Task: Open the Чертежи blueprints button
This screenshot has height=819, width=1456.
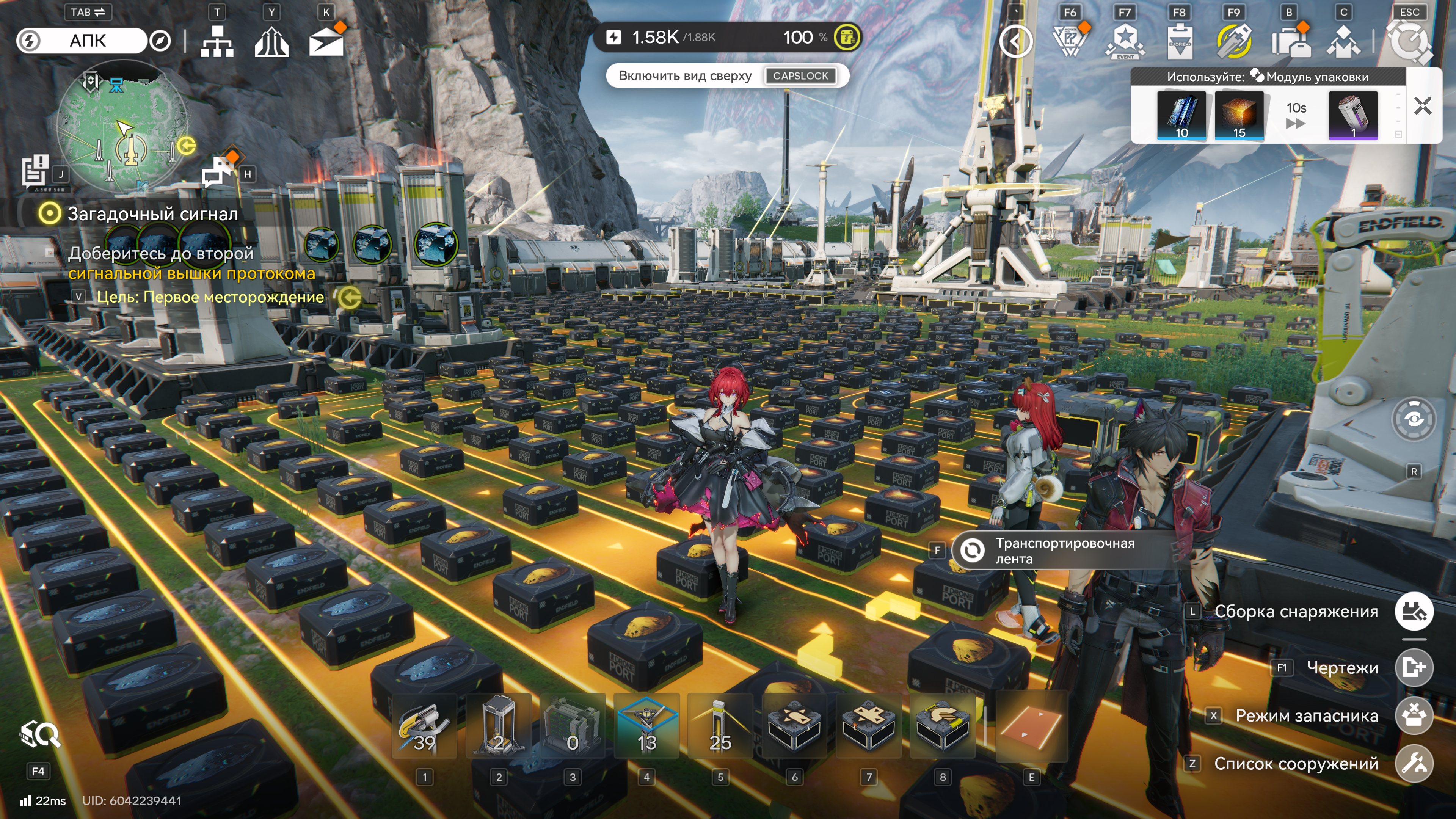Action: click(1414, 667)
